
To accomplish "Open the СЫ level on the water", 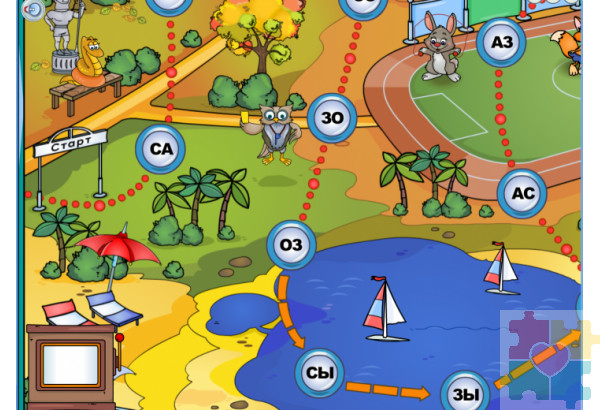I will [319, 374].
